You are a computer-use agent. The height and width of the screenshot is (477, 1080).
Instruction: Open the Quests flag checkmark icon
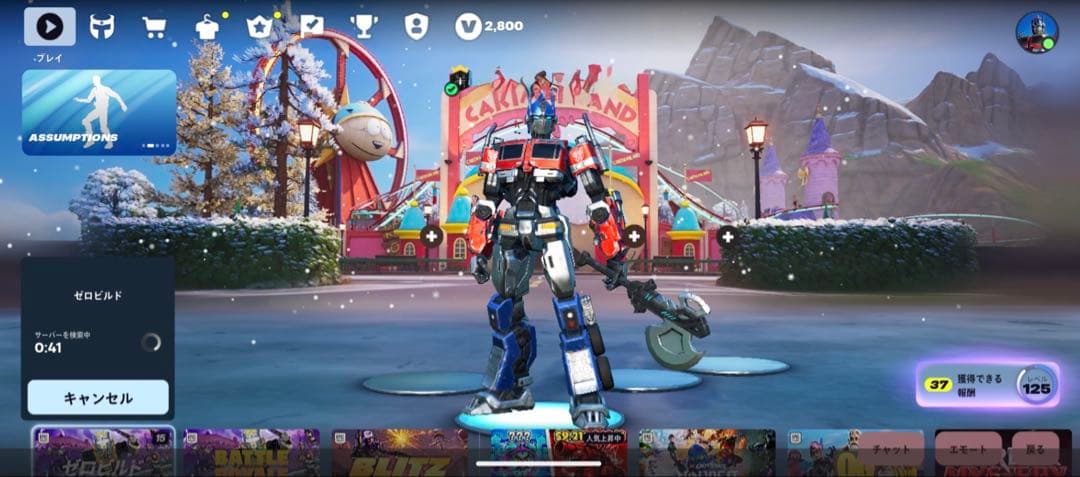point(312,26)
